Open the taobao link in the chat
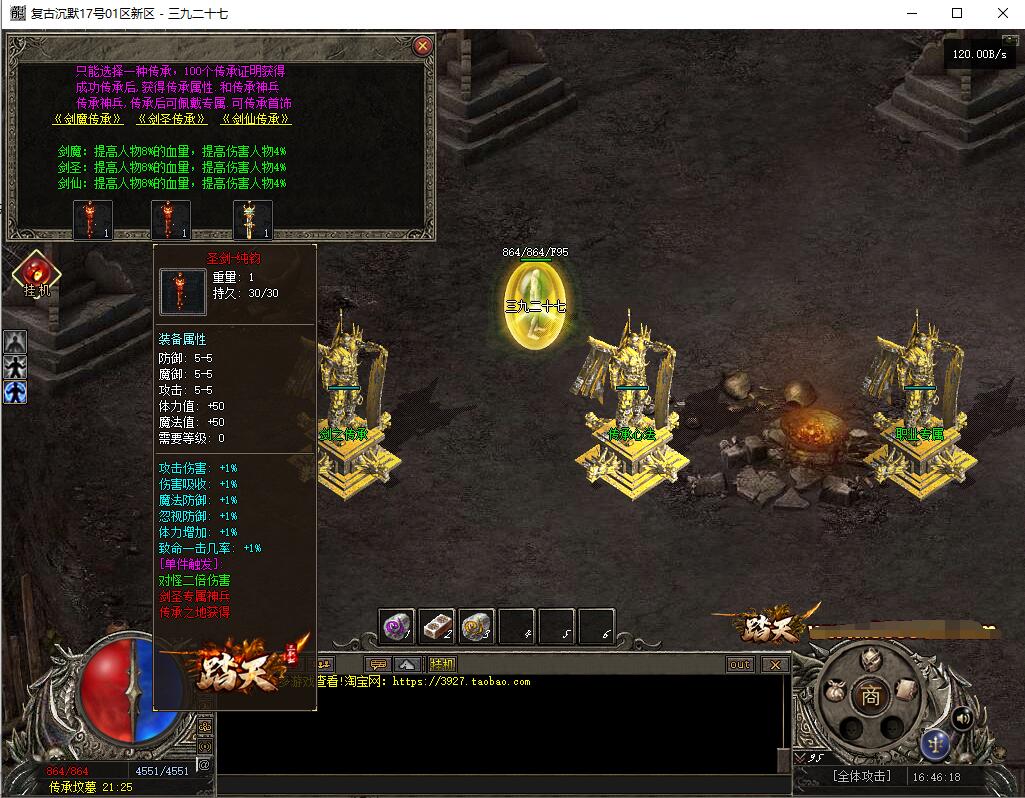 click(461, 682)
